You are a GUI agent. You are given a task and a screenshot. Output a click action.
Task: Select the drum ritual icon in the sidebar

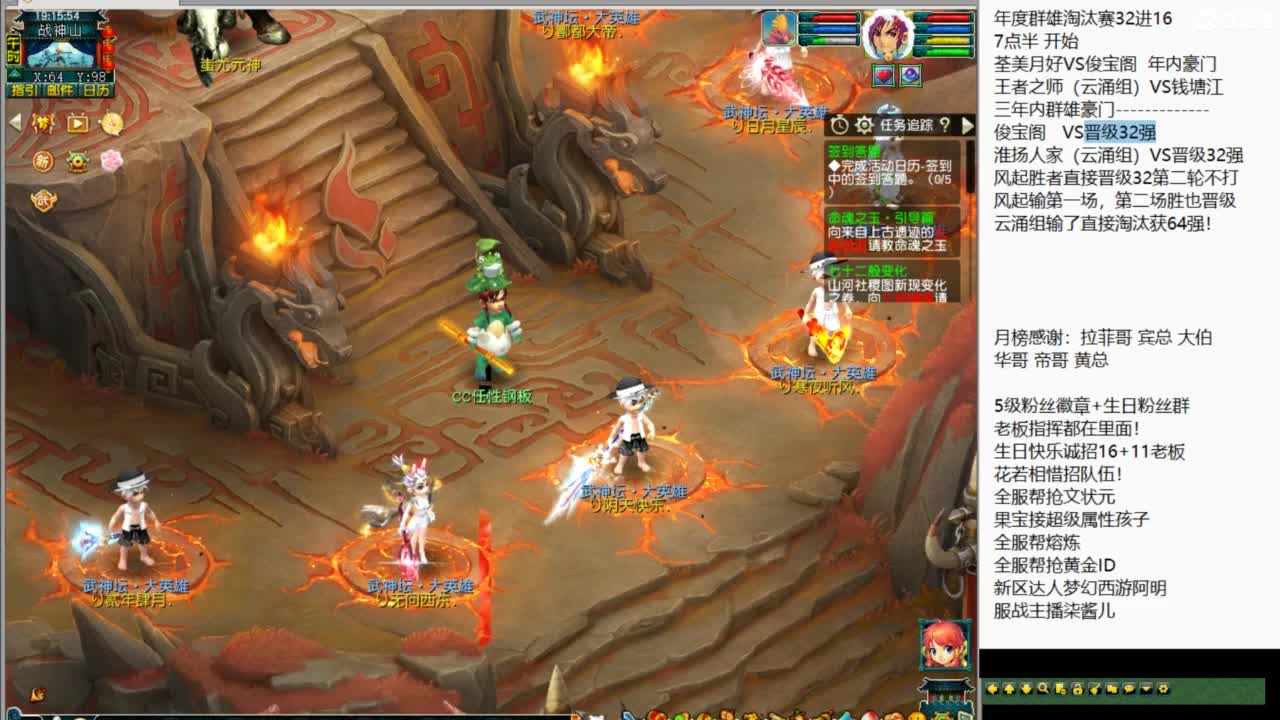(x=77, y=161)
